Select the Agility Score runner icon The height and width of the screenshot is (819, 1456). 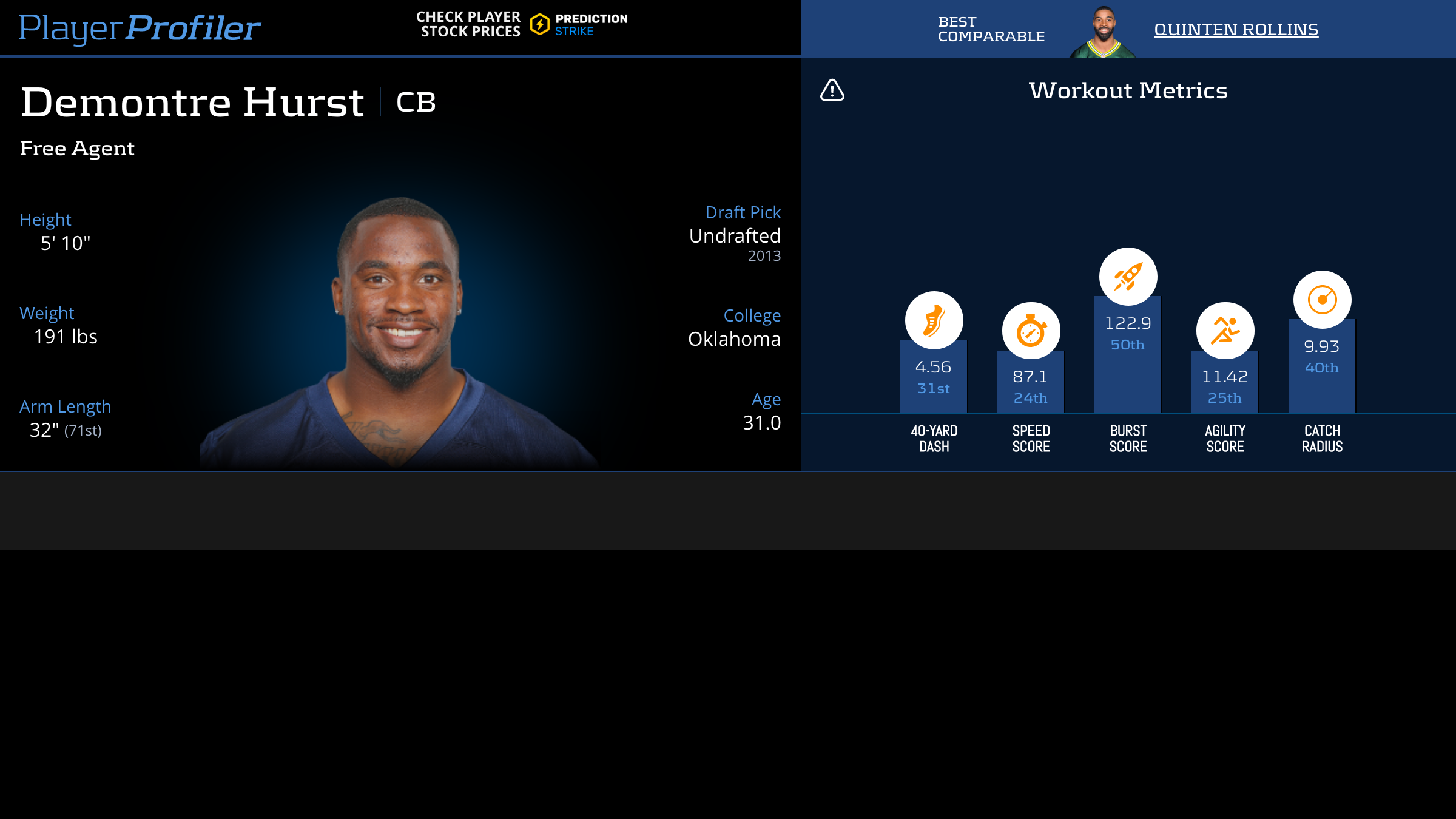(1225, 331)
